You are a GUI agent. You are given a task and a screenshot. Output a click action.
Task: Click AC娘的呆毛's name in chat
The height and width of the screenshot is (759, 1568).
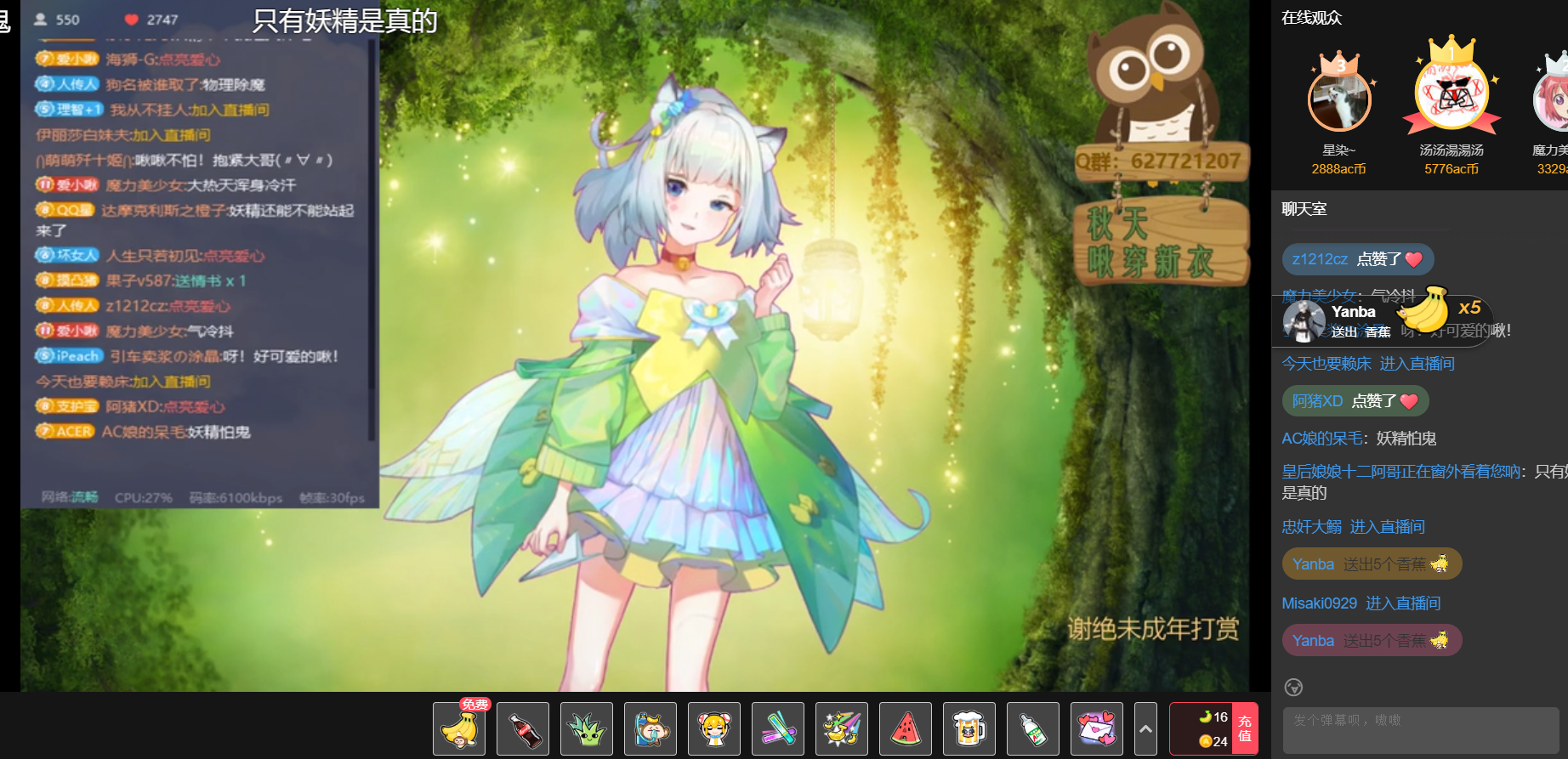[x=1322, y=439]
